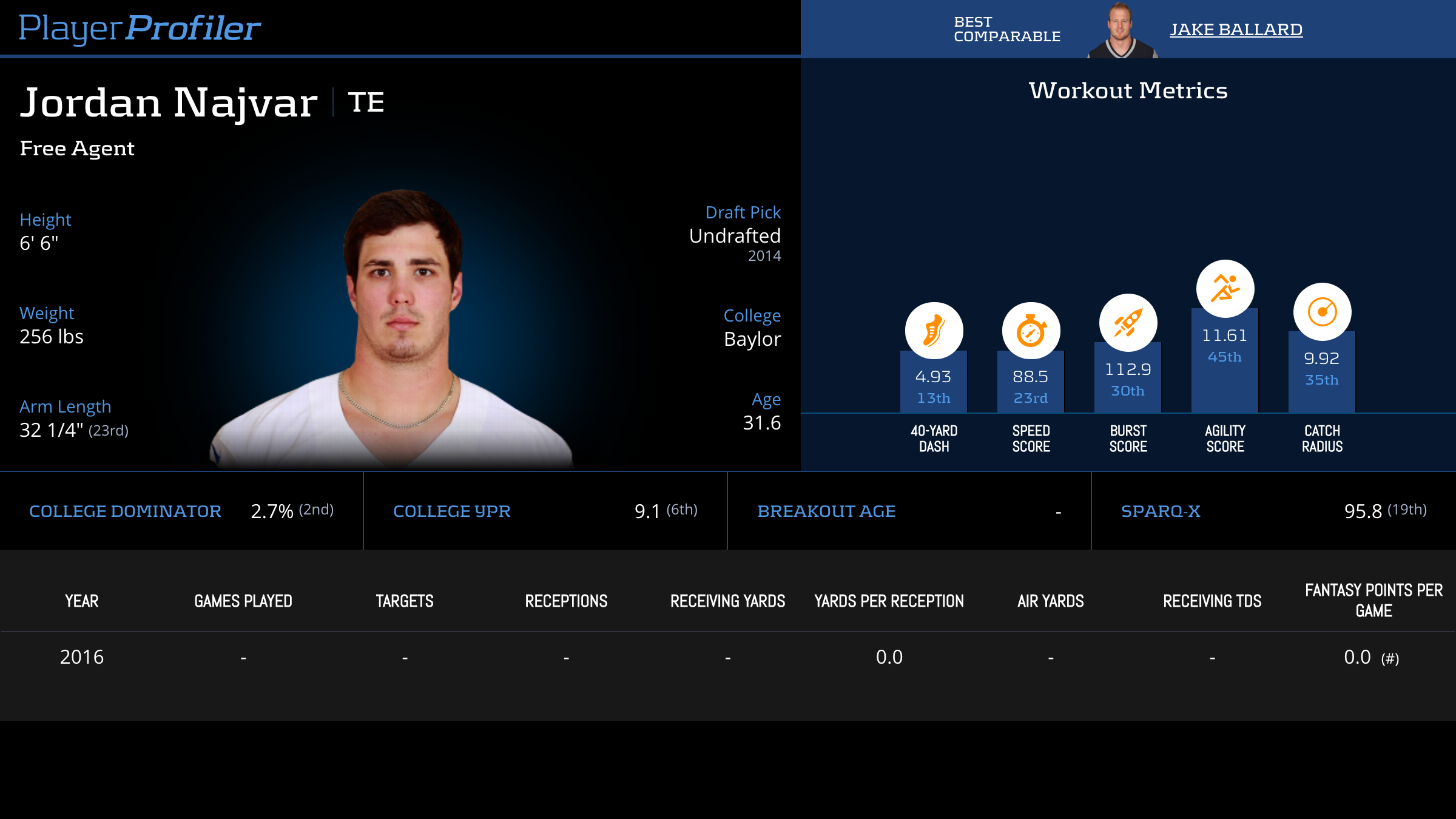Choose the 2016 season stats row

[x=82, y=657]
